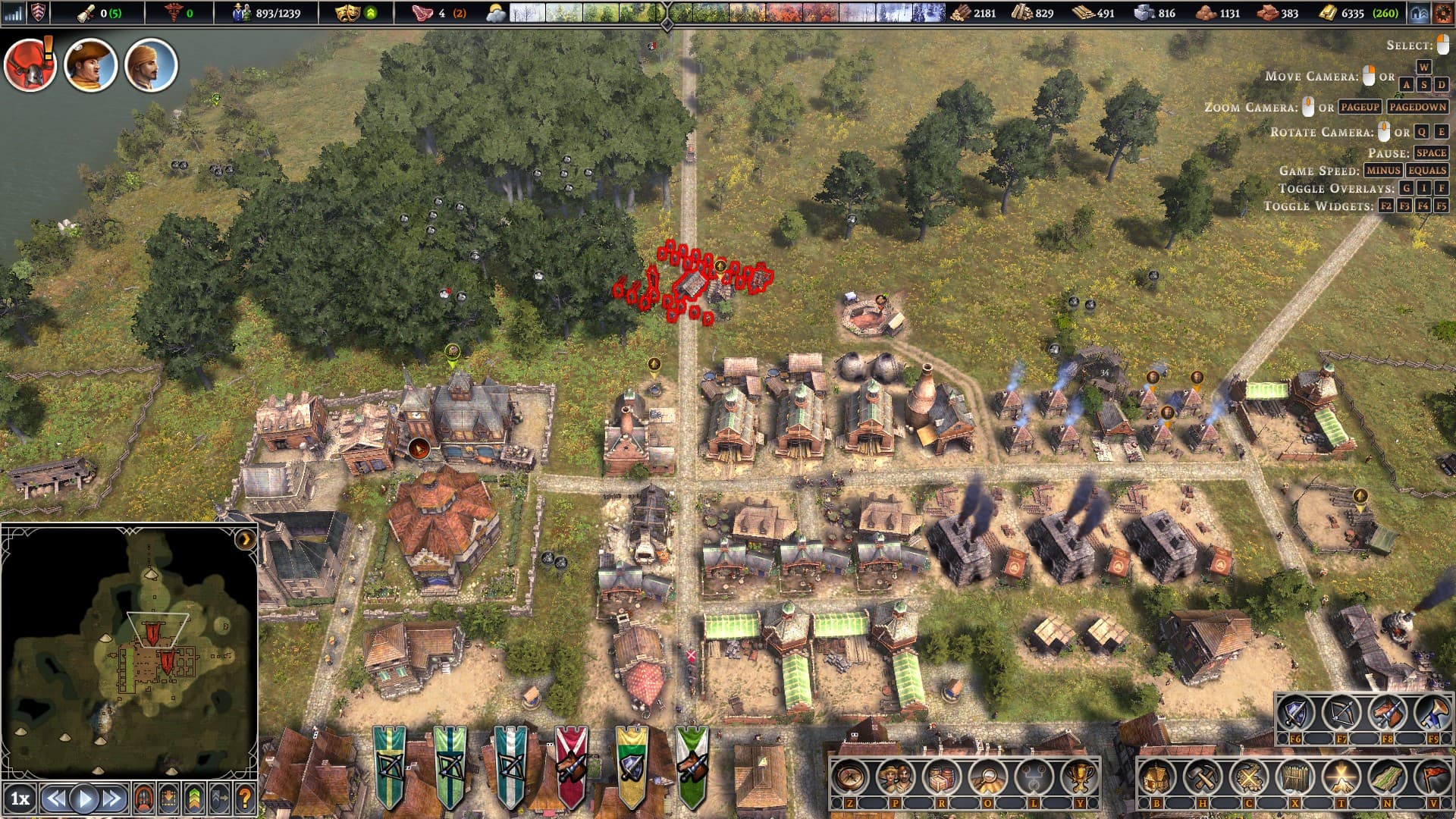Viewport: 1456px width, 819px height.
Task: Select the advisor portrait with feathered hat
Action: pos(90,65)
